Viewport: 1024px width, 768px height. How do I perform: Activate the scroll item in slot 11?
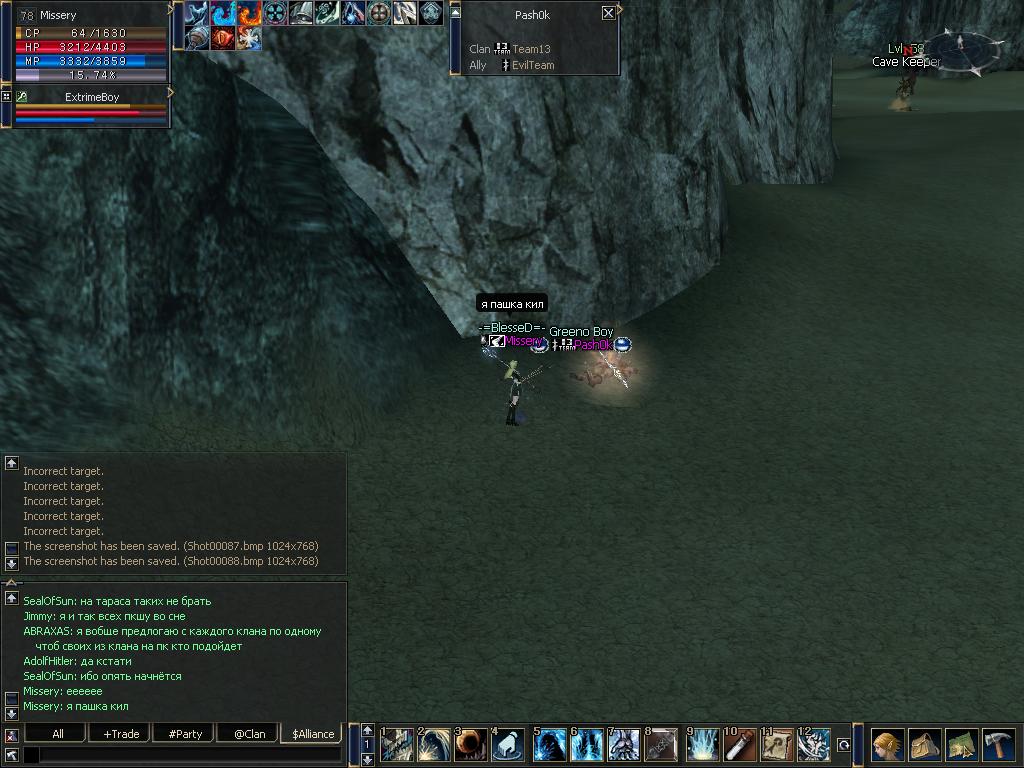pyautogui.click(x=776, y=745)
